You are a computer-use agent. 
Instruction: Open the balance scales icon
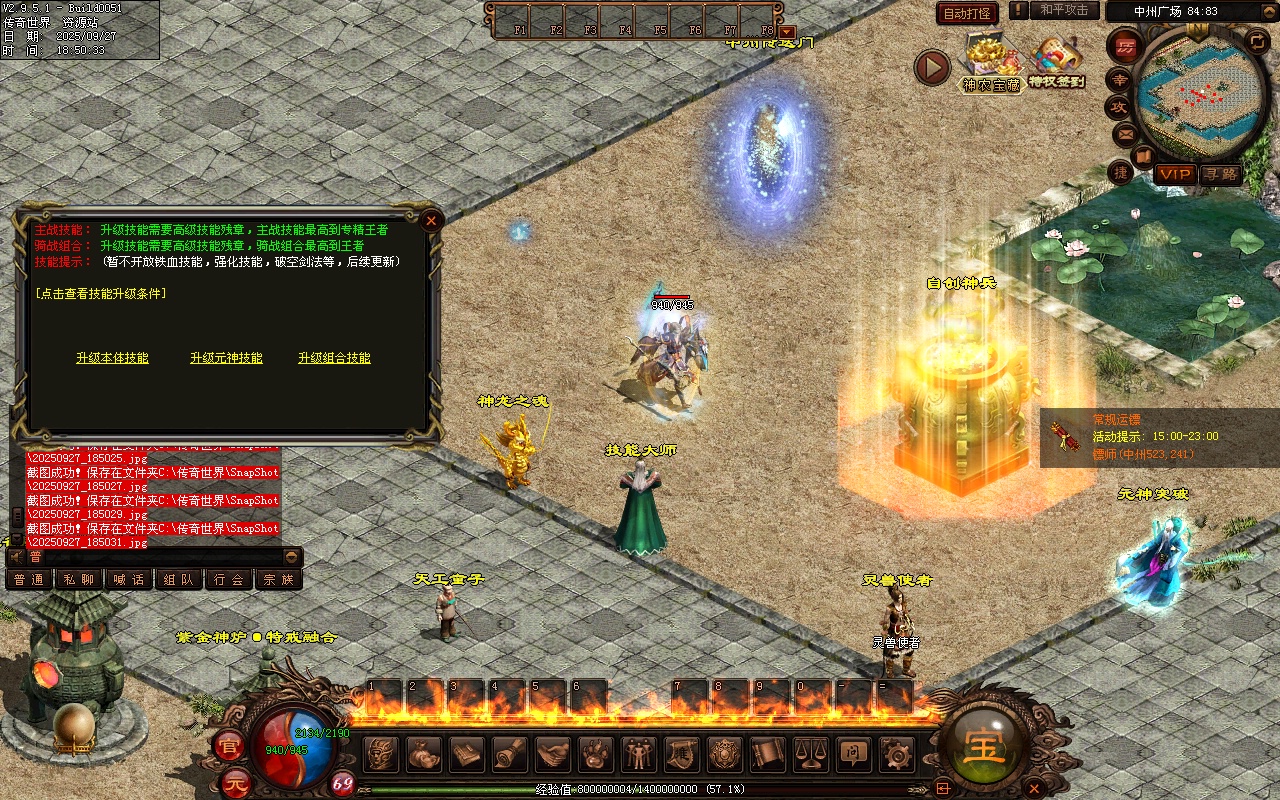point(810,753)
